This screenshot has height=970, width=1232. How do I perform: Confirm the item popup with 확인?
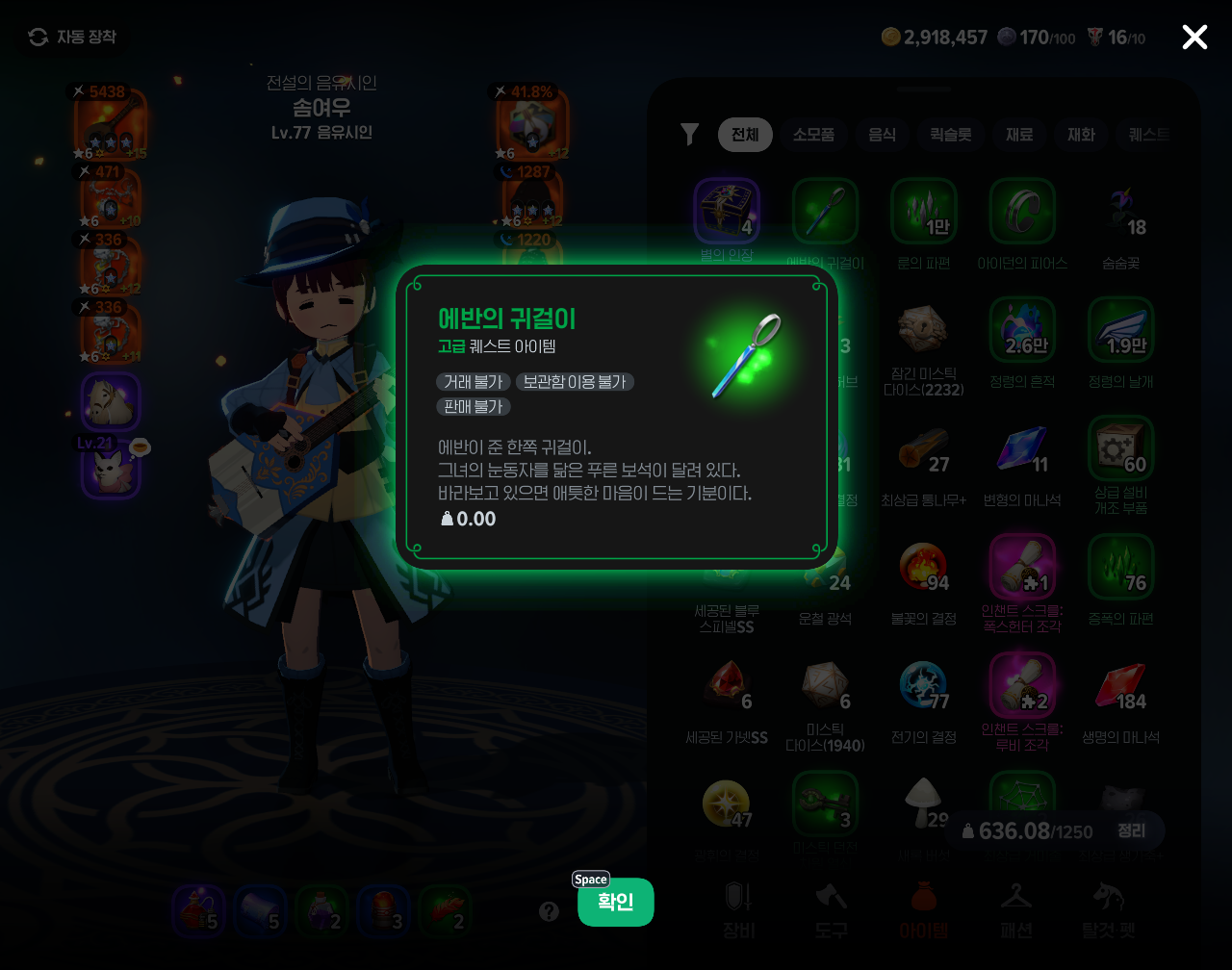(x=615, y=902)
